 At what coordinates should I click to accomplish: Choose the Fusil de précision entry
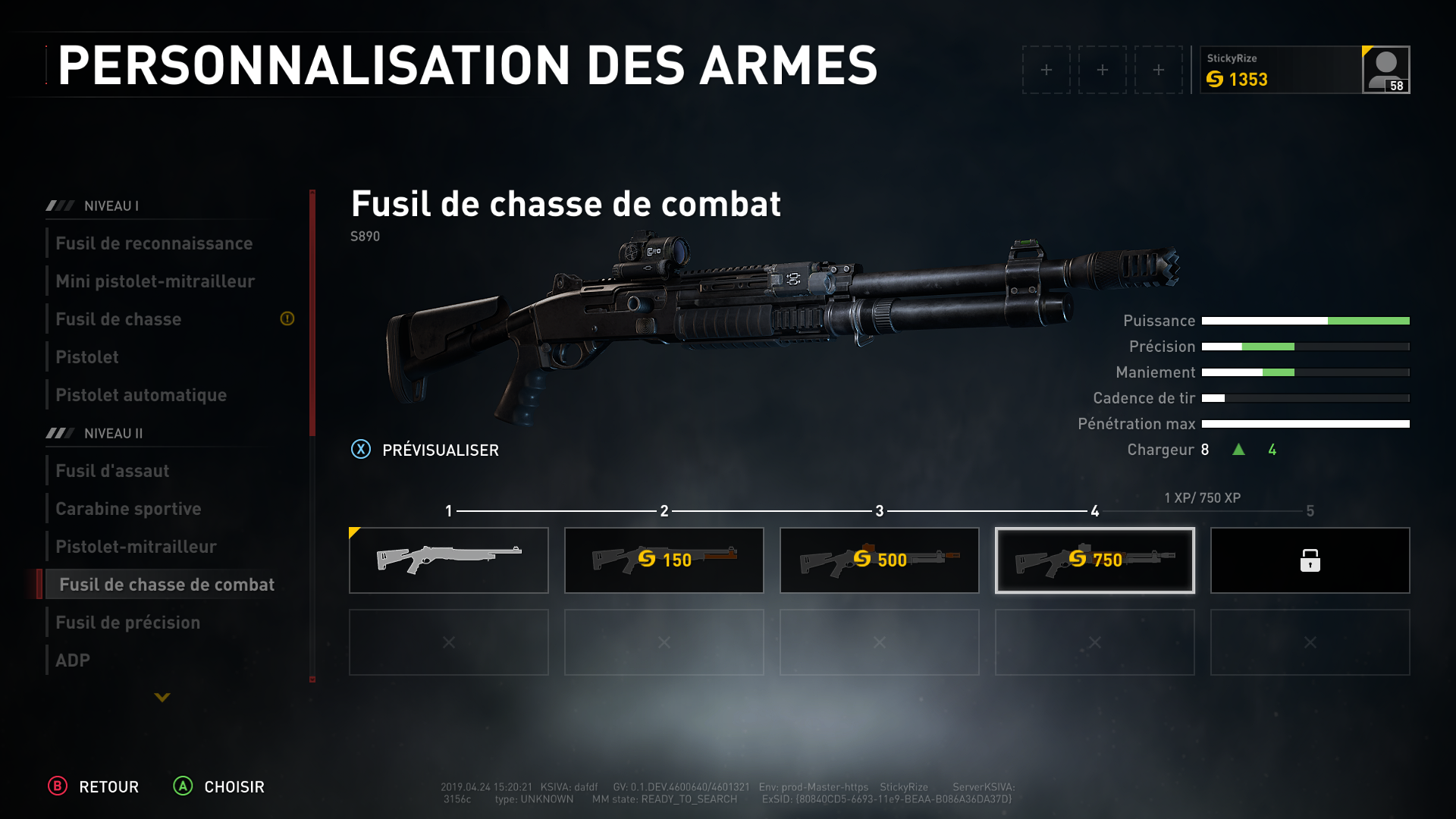click(x=127, y=623)
